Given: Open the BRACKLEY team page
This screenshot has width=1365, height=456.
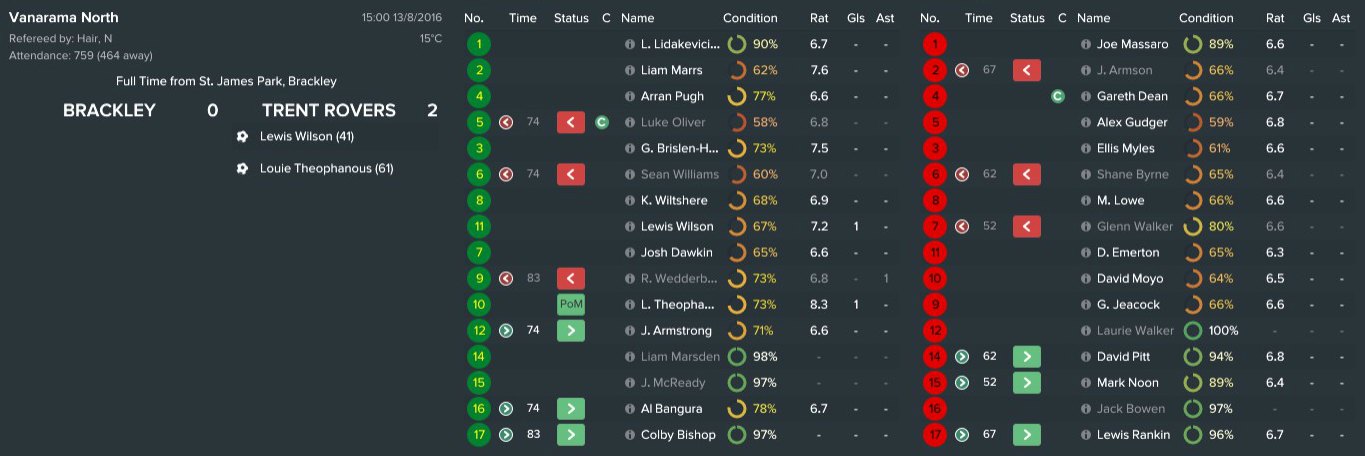Looking at the screenshot, I should tap(109, 111).
